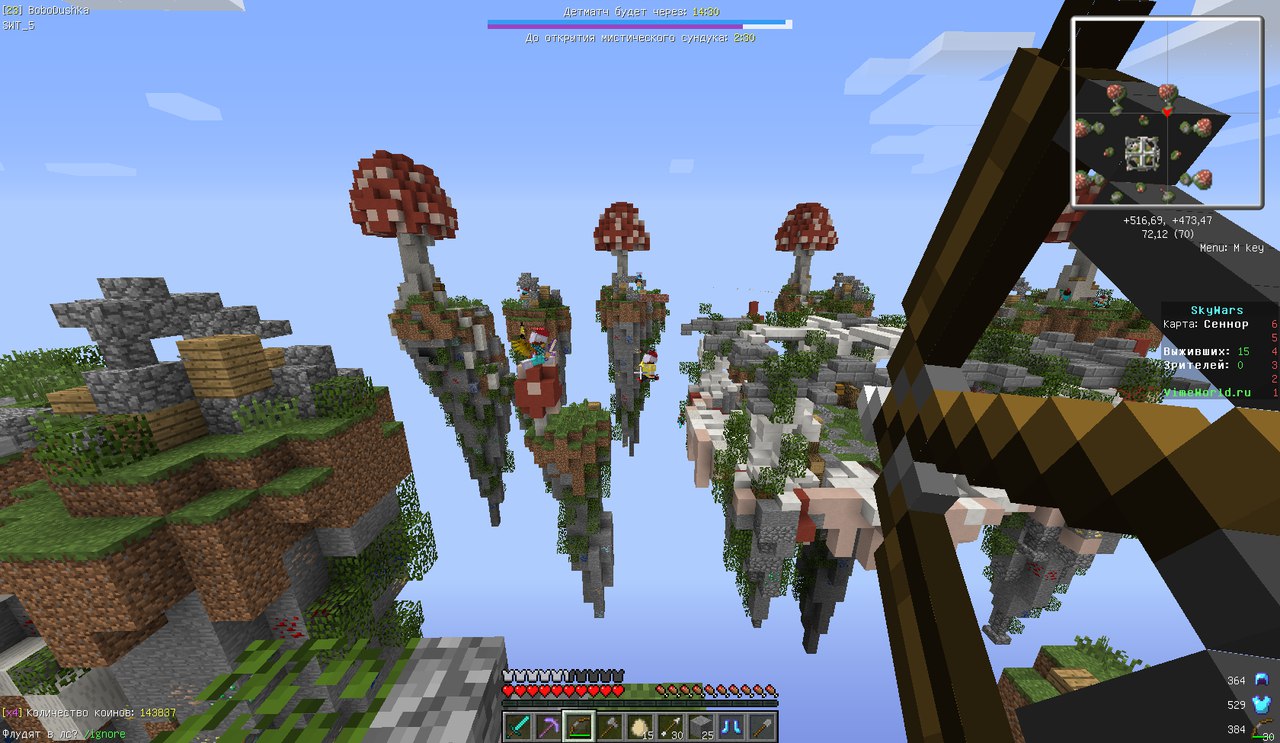
Task: Click the red player arrow on minimap
Action: 1166,112
